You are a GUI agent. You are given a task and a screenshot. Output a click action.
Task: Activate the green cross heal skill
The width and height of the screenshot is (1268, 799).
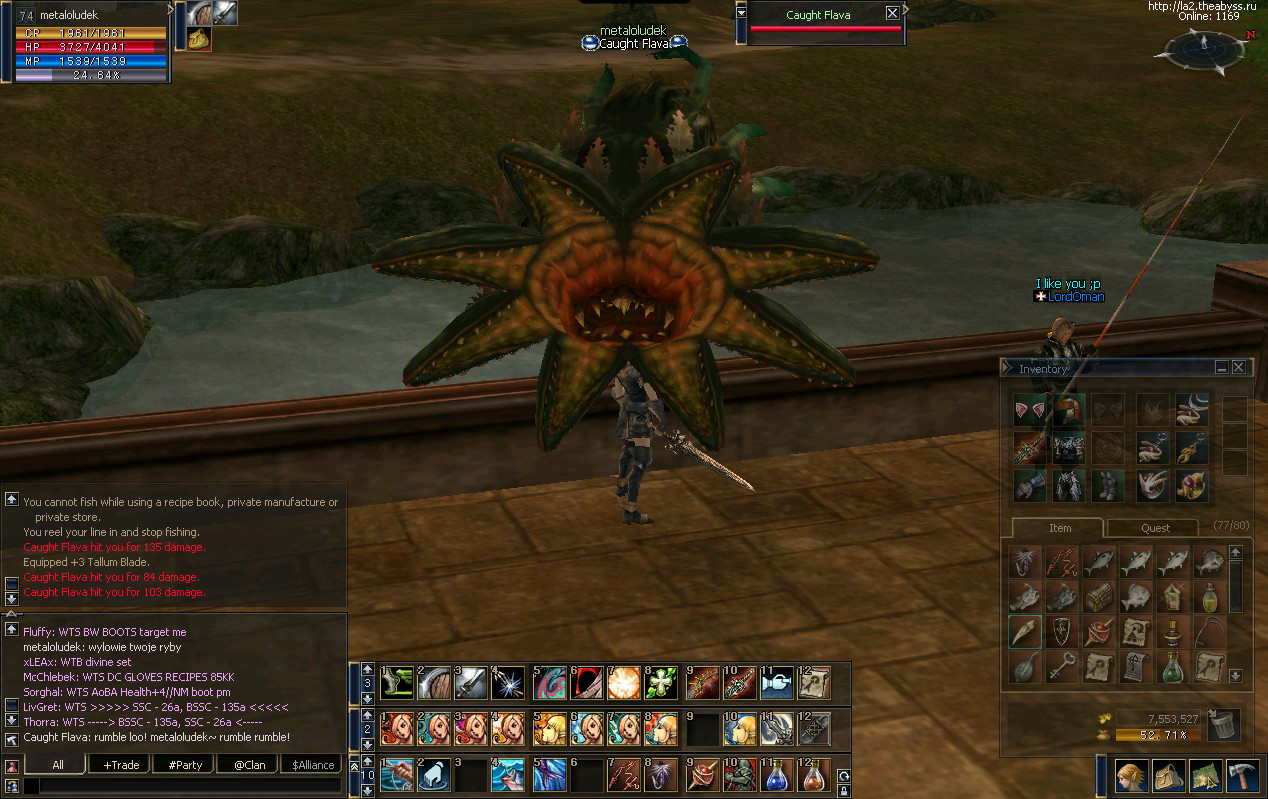pyautogui.click(x=662, y=682)
